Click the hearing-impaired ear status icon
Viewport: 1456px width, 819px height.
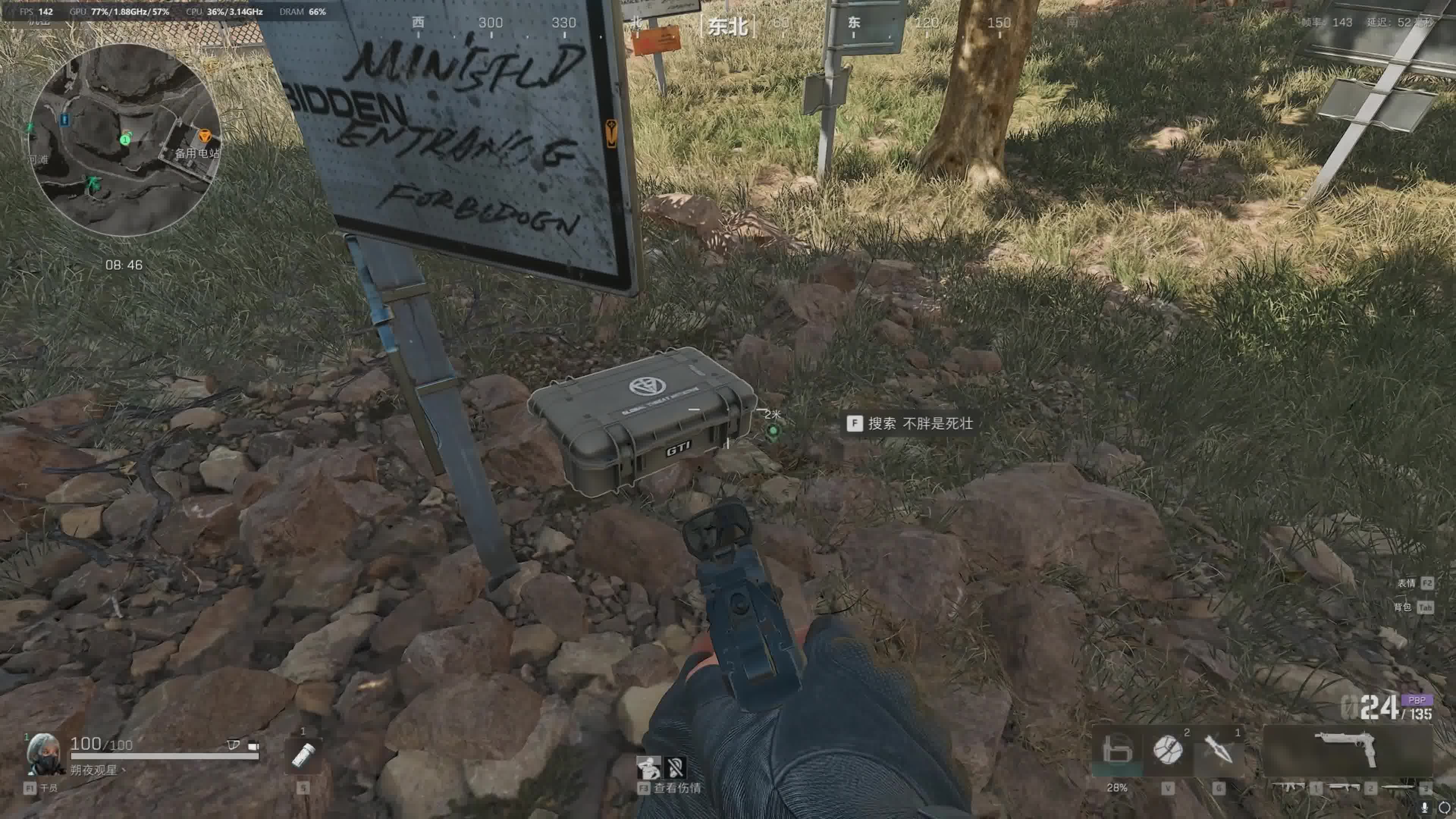point(675,767)
